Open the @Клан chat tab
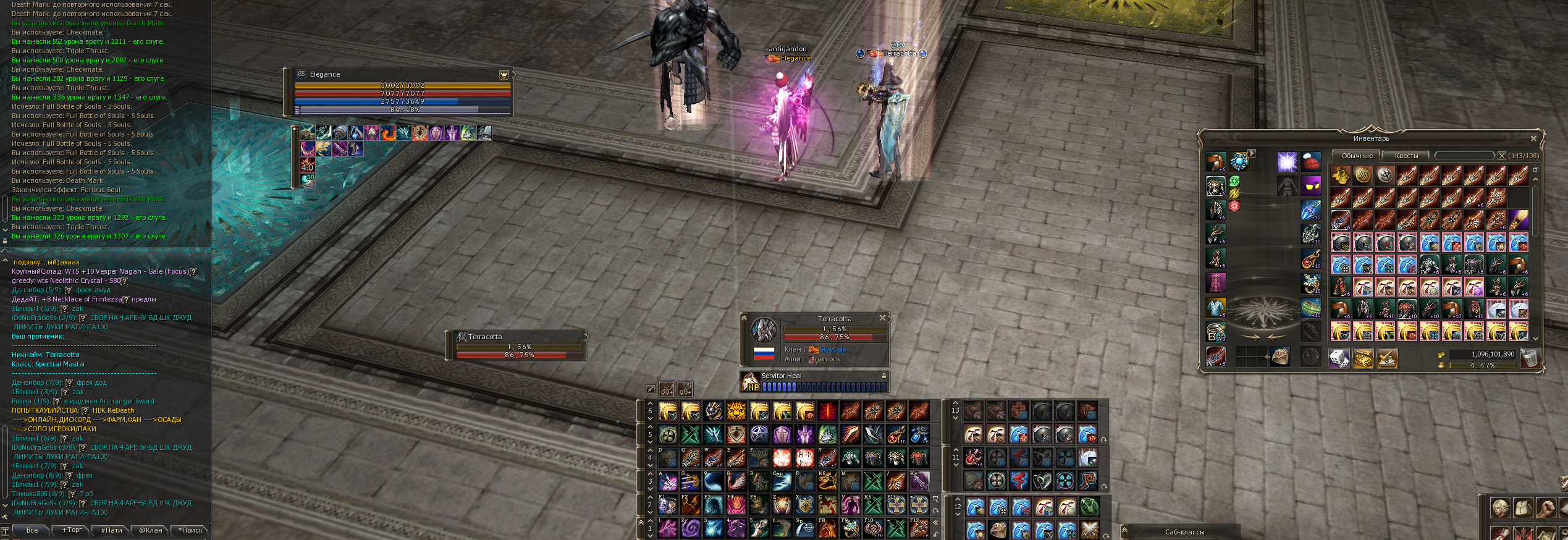Viewport: 1568px width, 540px height. tap(150, 530)
